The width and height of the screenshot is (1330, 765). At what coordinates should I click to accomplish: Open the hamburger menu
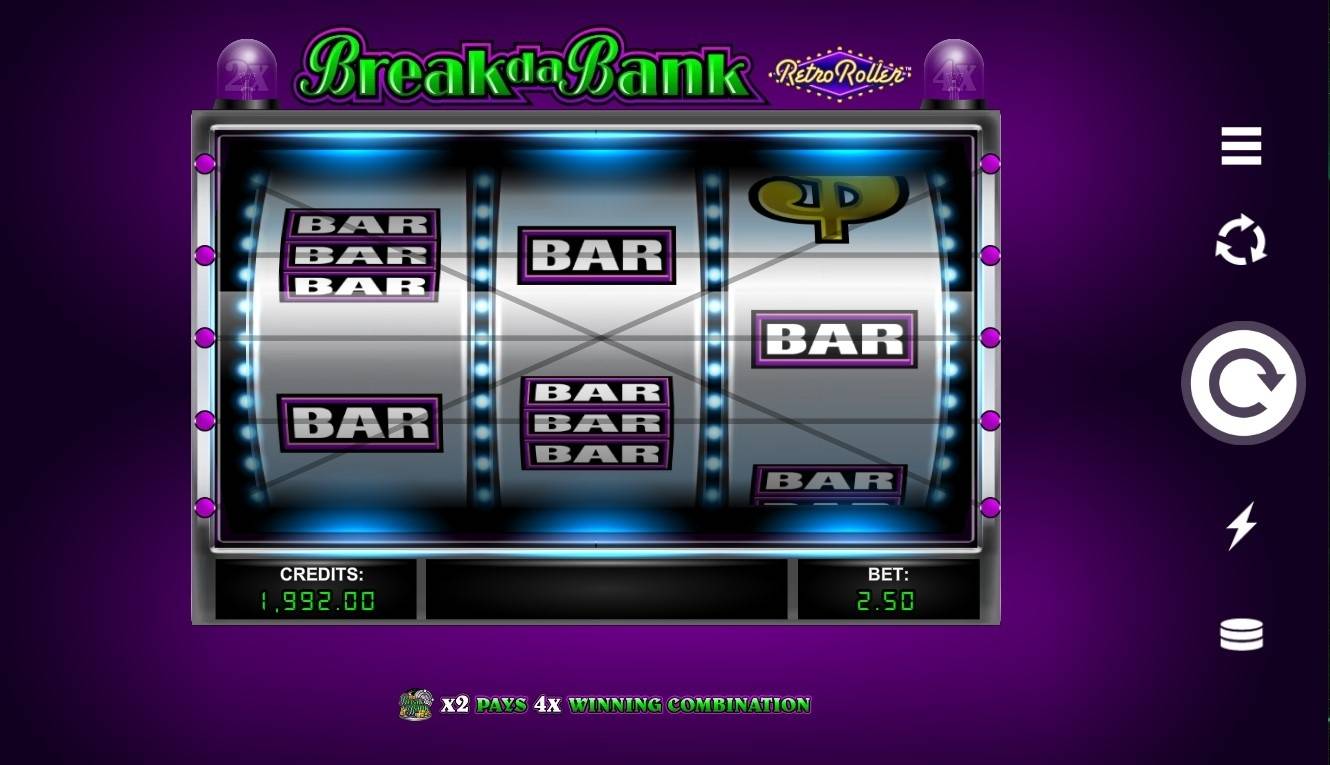(1242, 146)
